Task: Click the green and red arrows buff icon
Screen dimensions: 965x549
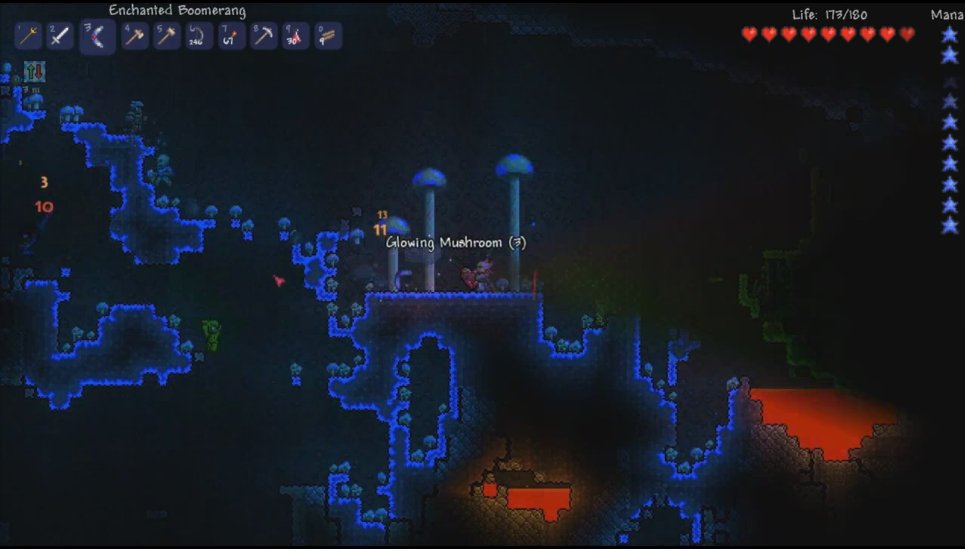Action: (x=33, y=72)
